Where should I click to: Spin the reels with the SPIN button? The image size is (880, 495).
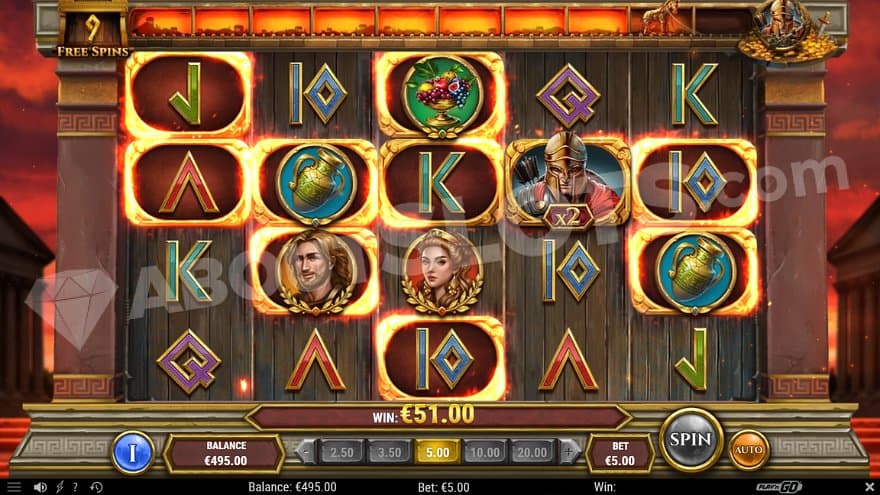pos(690,439)
